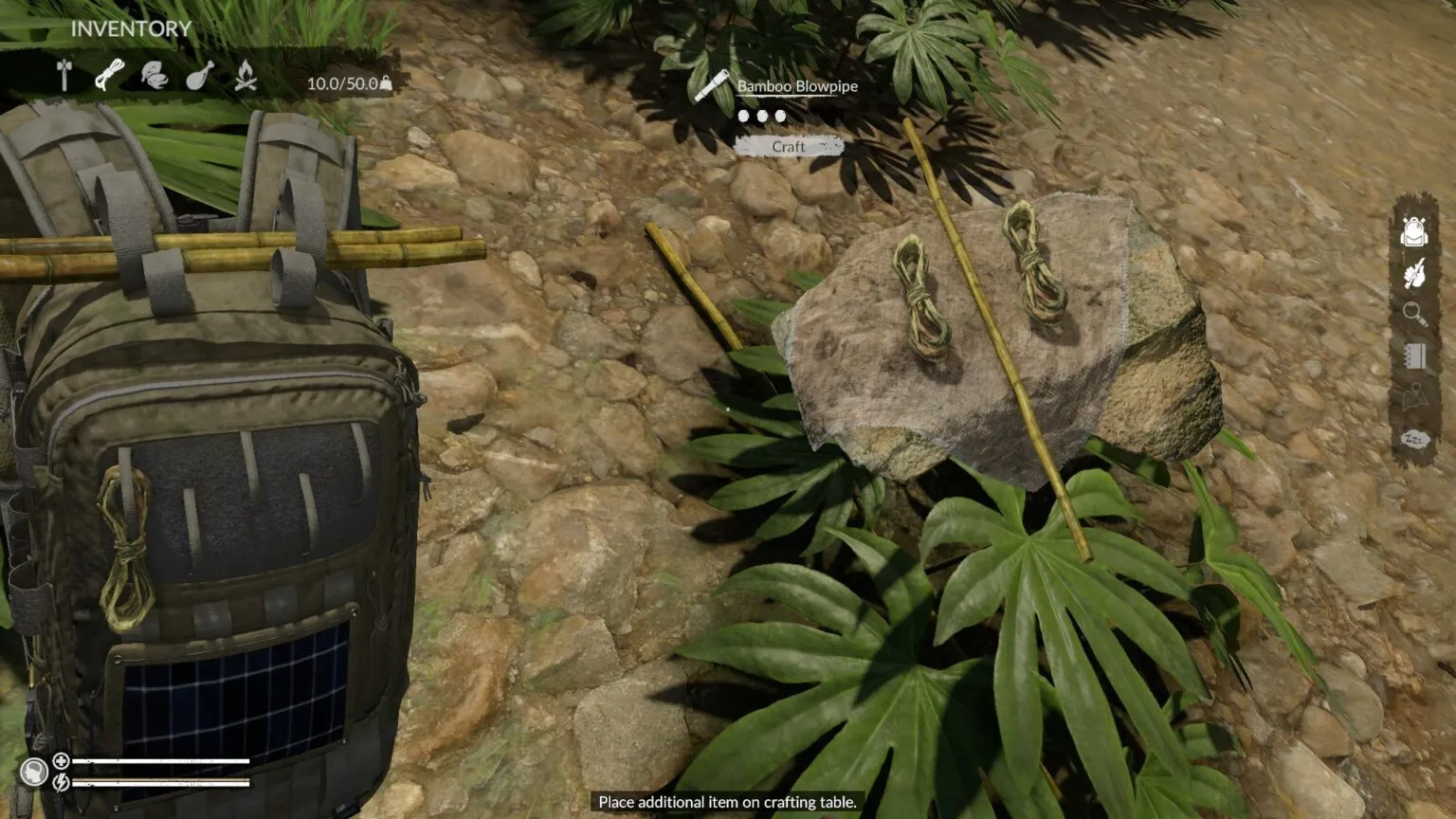
Task: Click the backpack icon in the side bar
Action: (1413, 231)
